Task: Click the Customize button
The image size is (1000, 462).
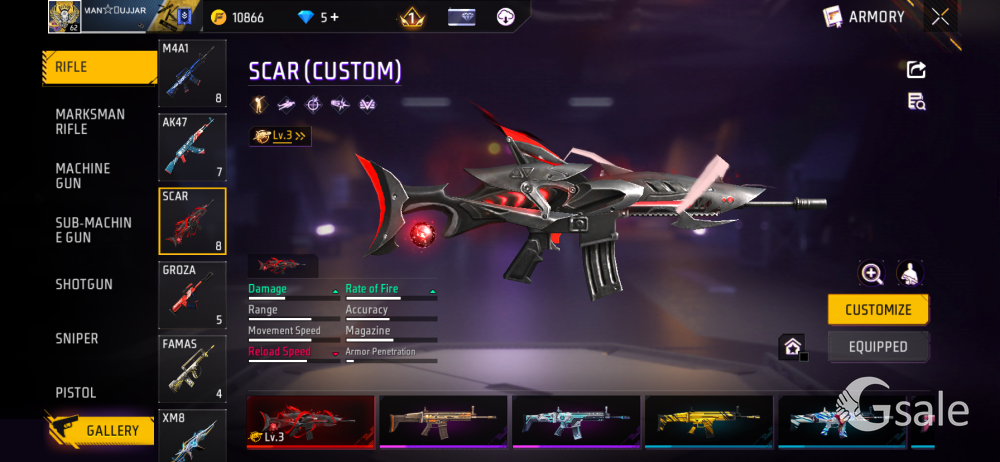Action: tap(878, 310)
